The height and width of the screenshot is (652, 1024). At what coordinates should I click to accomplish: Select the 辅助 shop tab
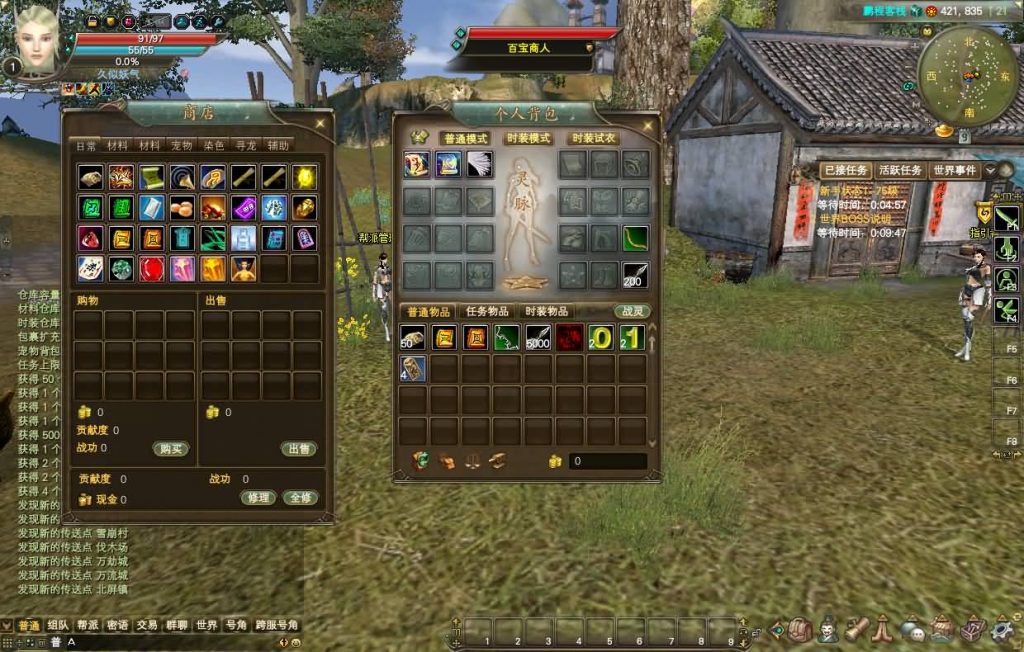click(x=278, y=146)
